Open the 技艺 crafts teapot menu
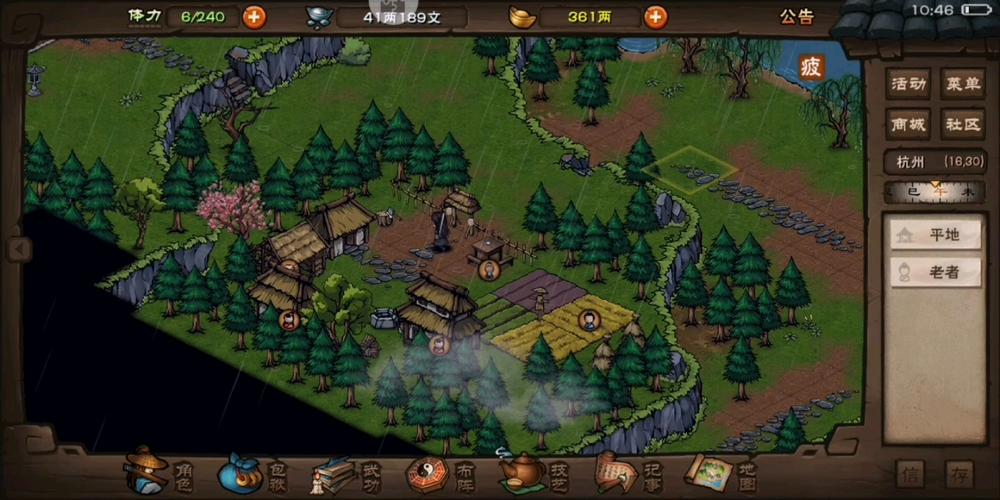The width and height of the screenshot is (1000, 500). point(535,471)
